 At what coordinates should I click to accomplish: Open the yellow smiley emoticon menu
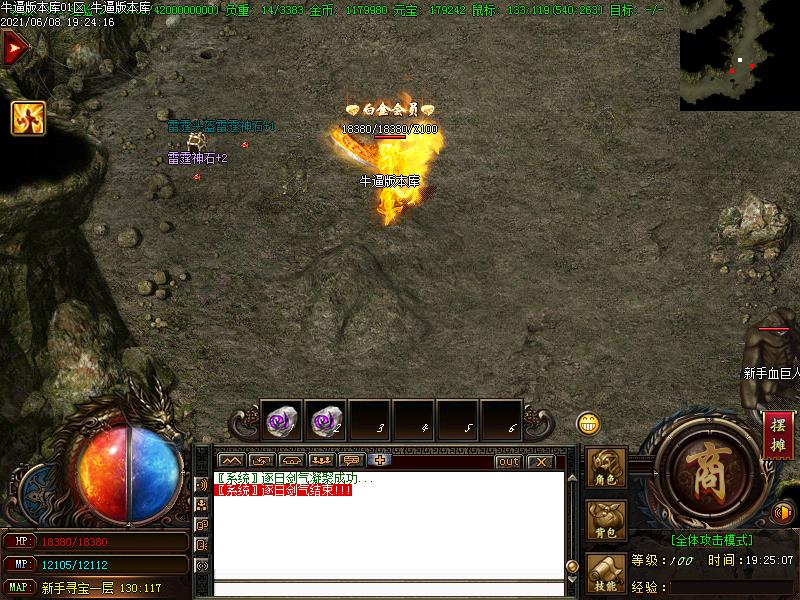pos(589,423)
